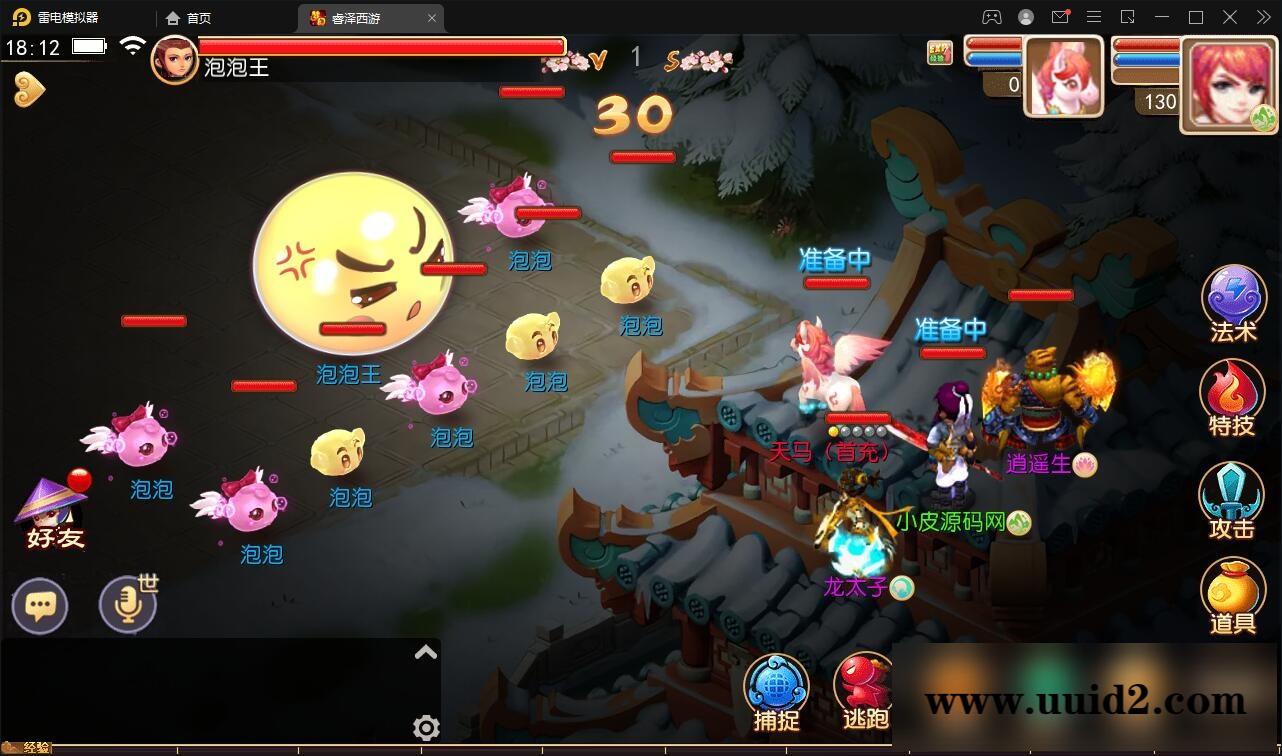This screenshot has width=1282, height=756.
Task: Collapse the chat panel with the up chevron
Action: coord(427,651)
